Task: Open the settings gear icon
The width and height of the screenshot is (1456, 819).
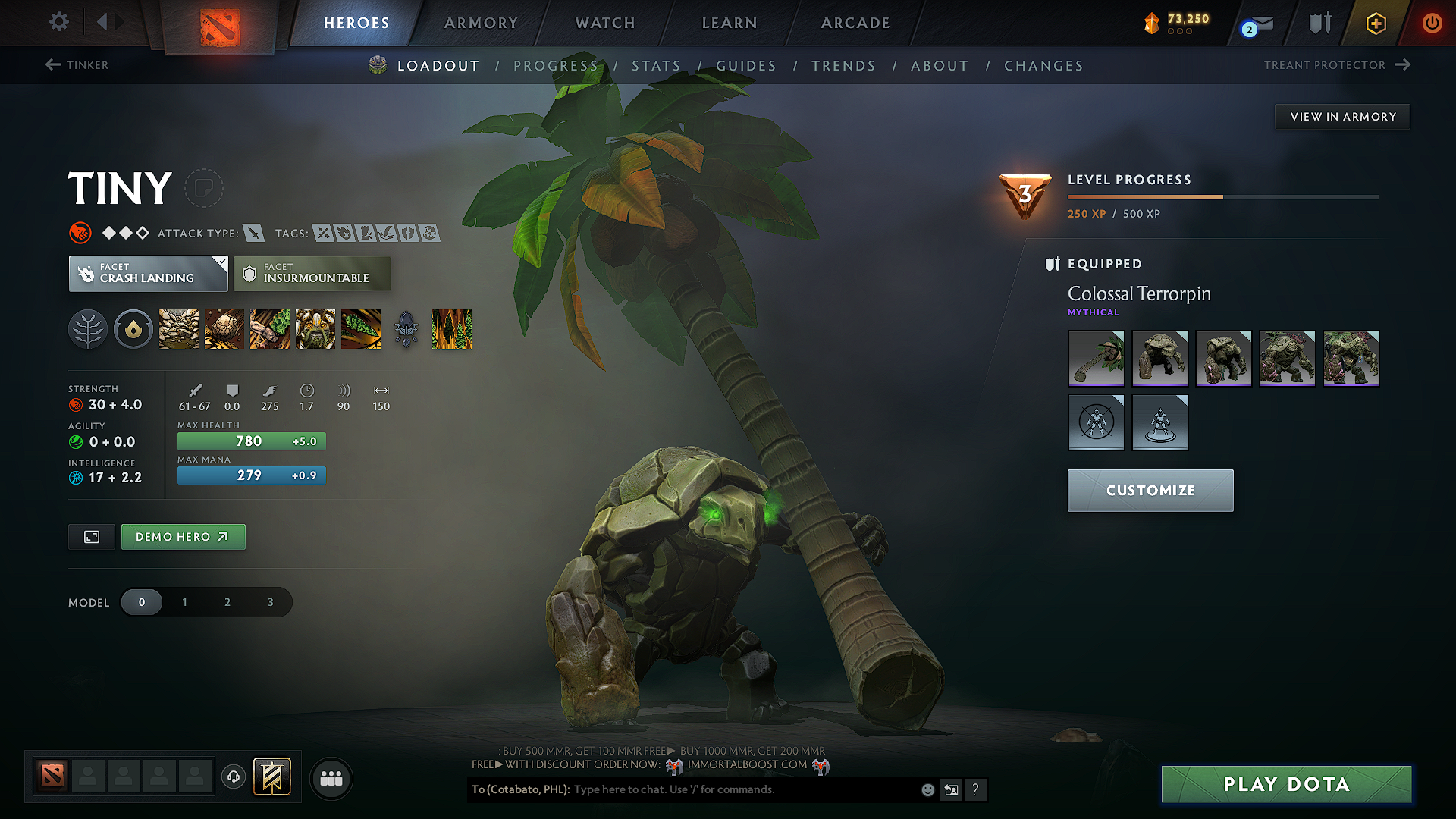Action: tap(58, 22)
